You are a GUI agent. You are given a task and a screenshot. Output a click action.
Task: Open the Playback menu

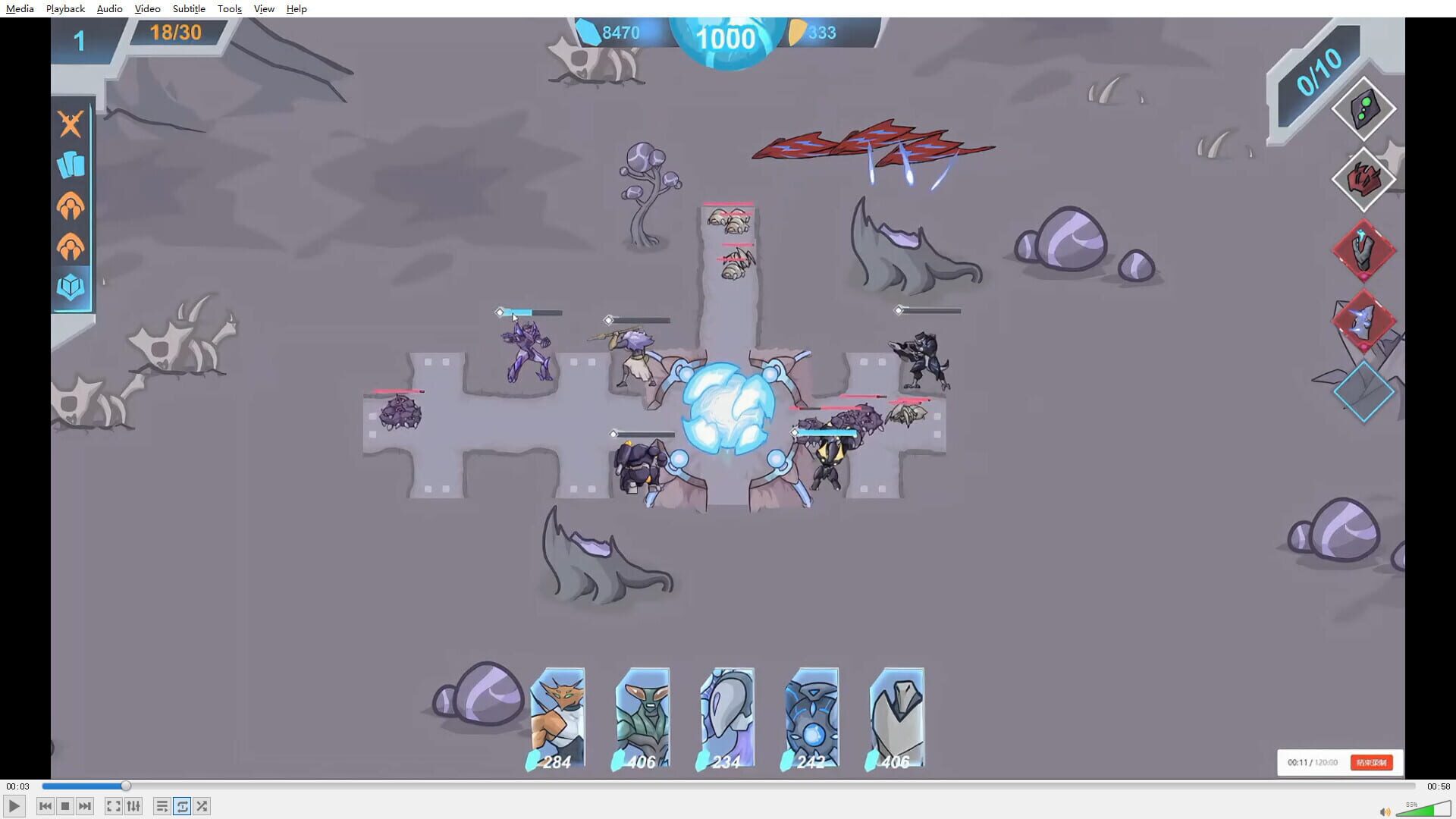pyautogui.click(x=64, y=8)
